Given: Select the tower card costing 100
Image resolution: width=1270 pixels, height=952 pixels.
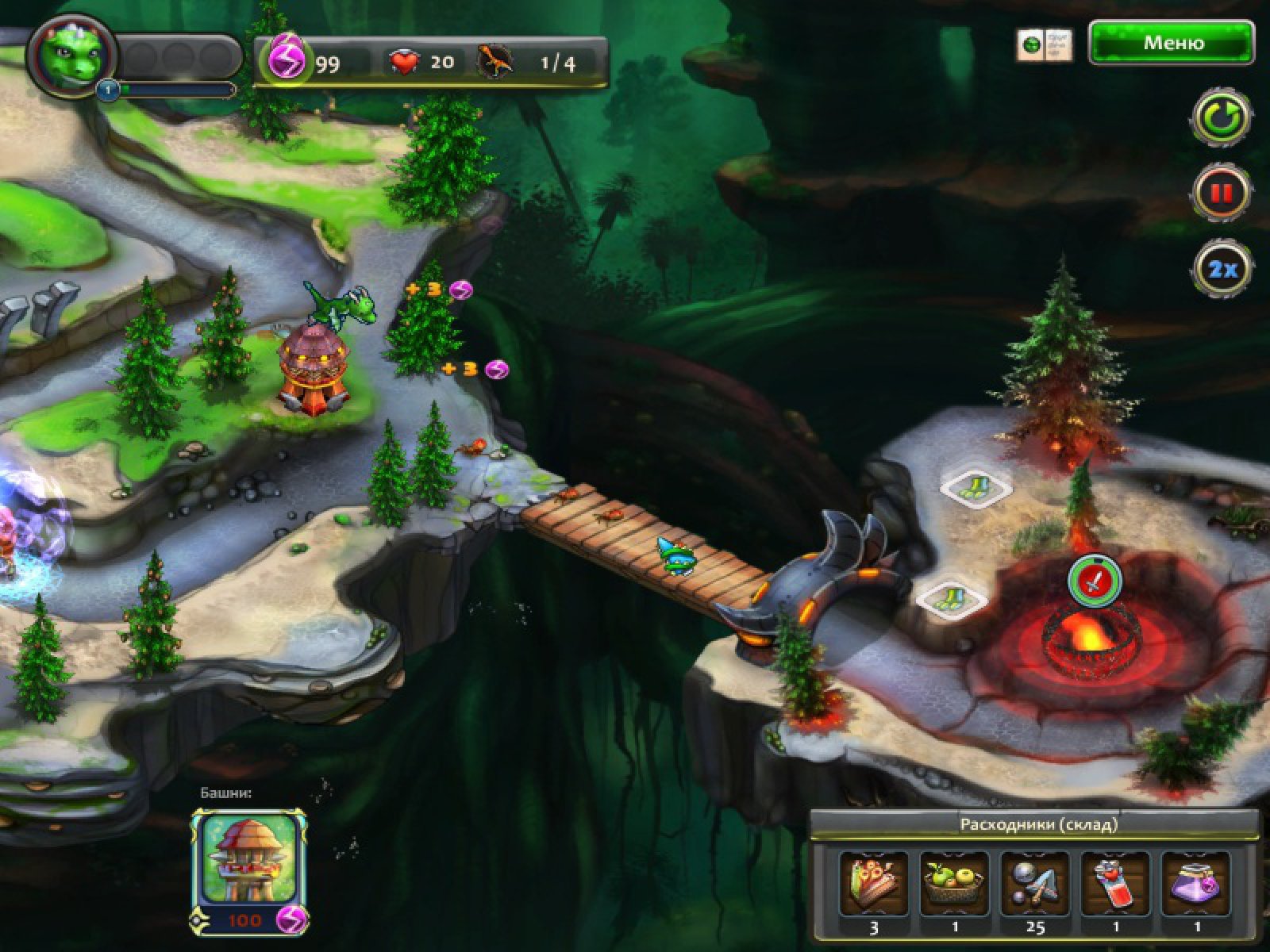Looking at the screenshot, I should 248,869.
